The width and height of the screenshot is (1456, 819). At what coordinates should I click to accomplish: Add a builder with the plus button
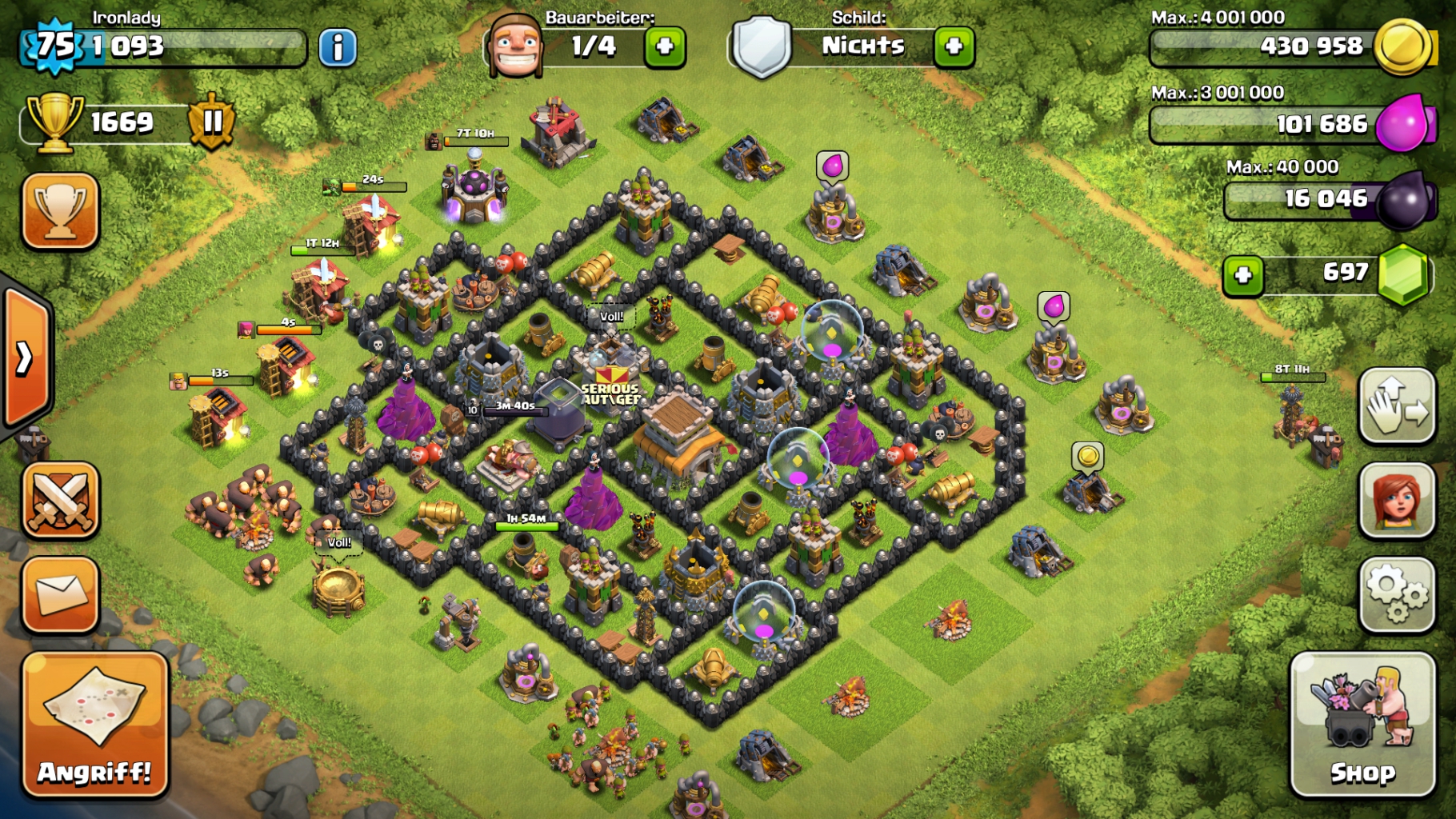(665, 47)
